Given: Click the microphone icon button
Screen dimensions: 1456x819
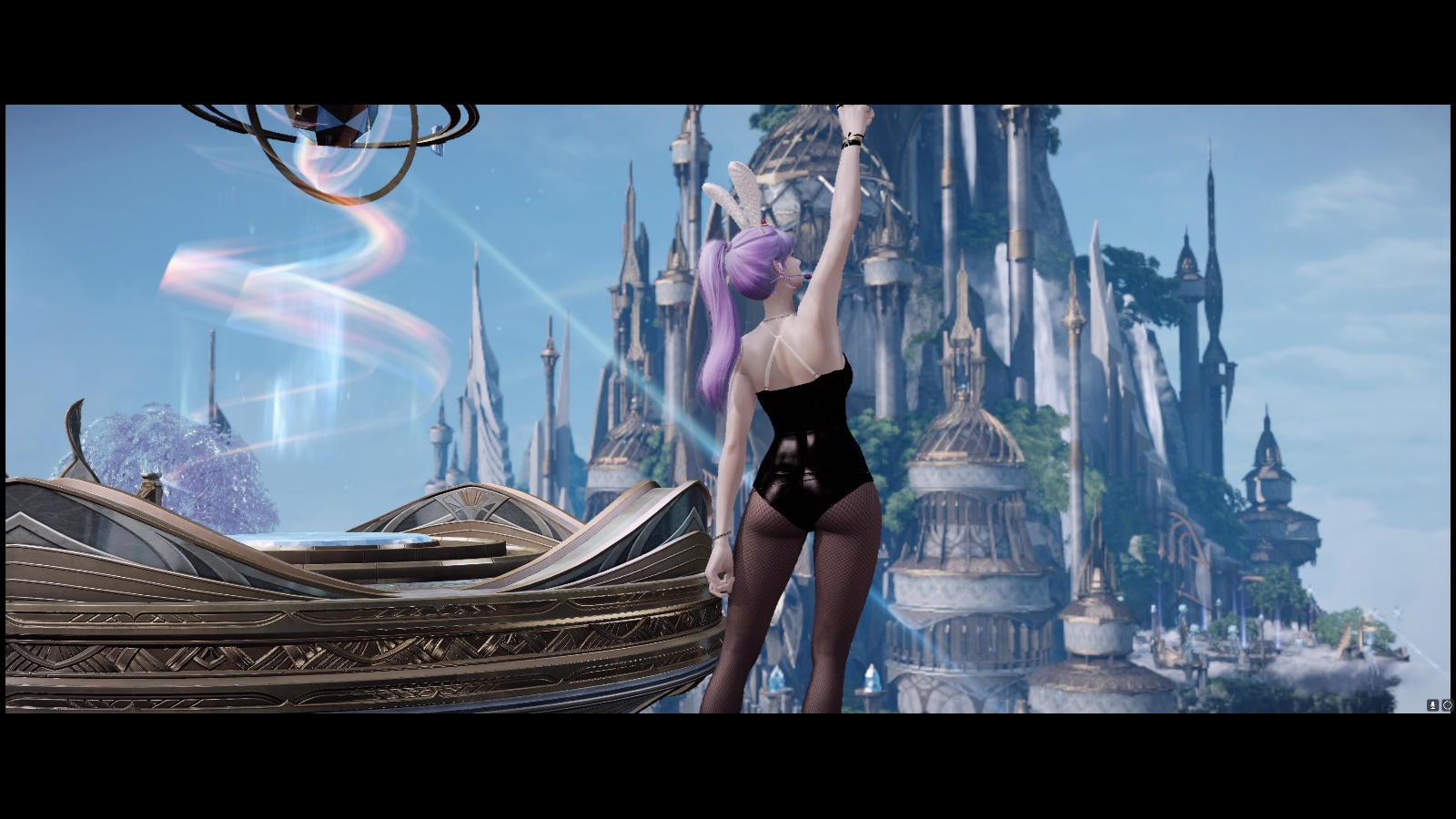Looking at the screenshot, I should click(x=1432, y=705).
